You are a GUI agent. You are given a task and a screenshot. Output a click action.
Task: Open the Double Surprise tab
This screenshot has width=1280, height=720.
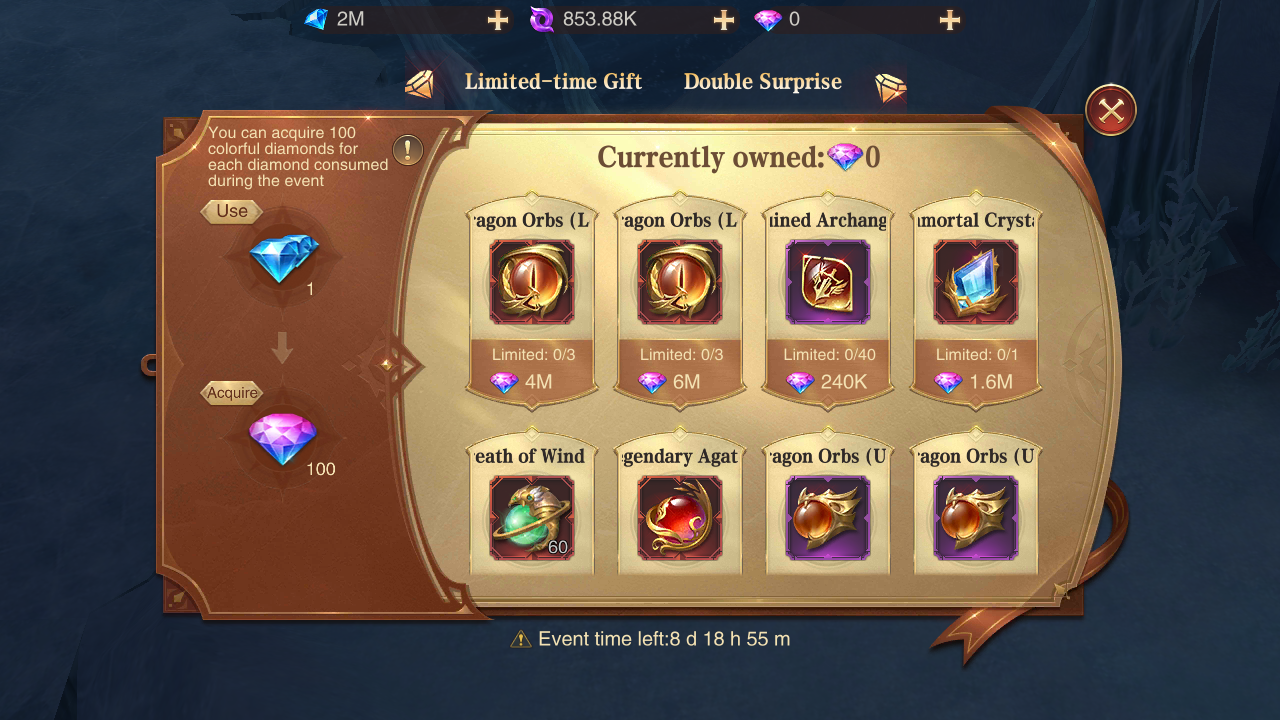click(x=762, y=82)
